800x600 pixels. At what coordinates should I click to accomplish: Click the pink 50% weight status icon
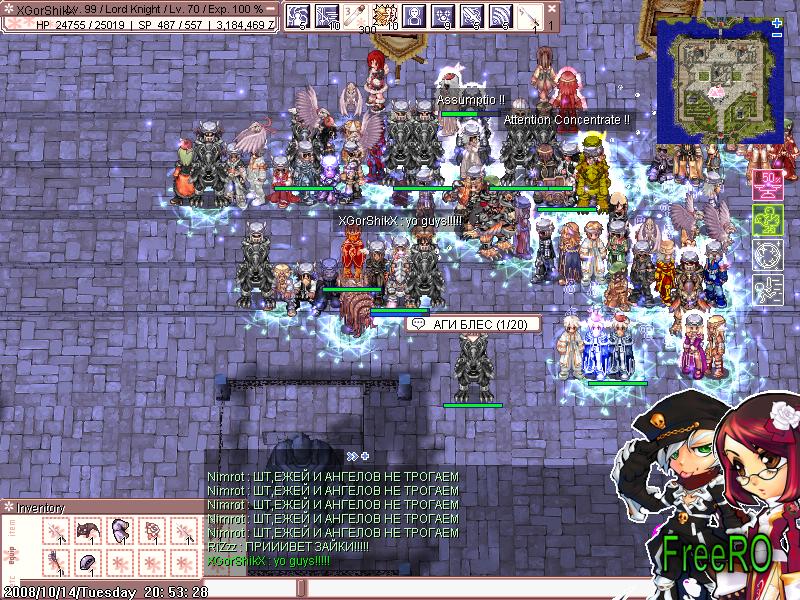click(x=768, y=187)
